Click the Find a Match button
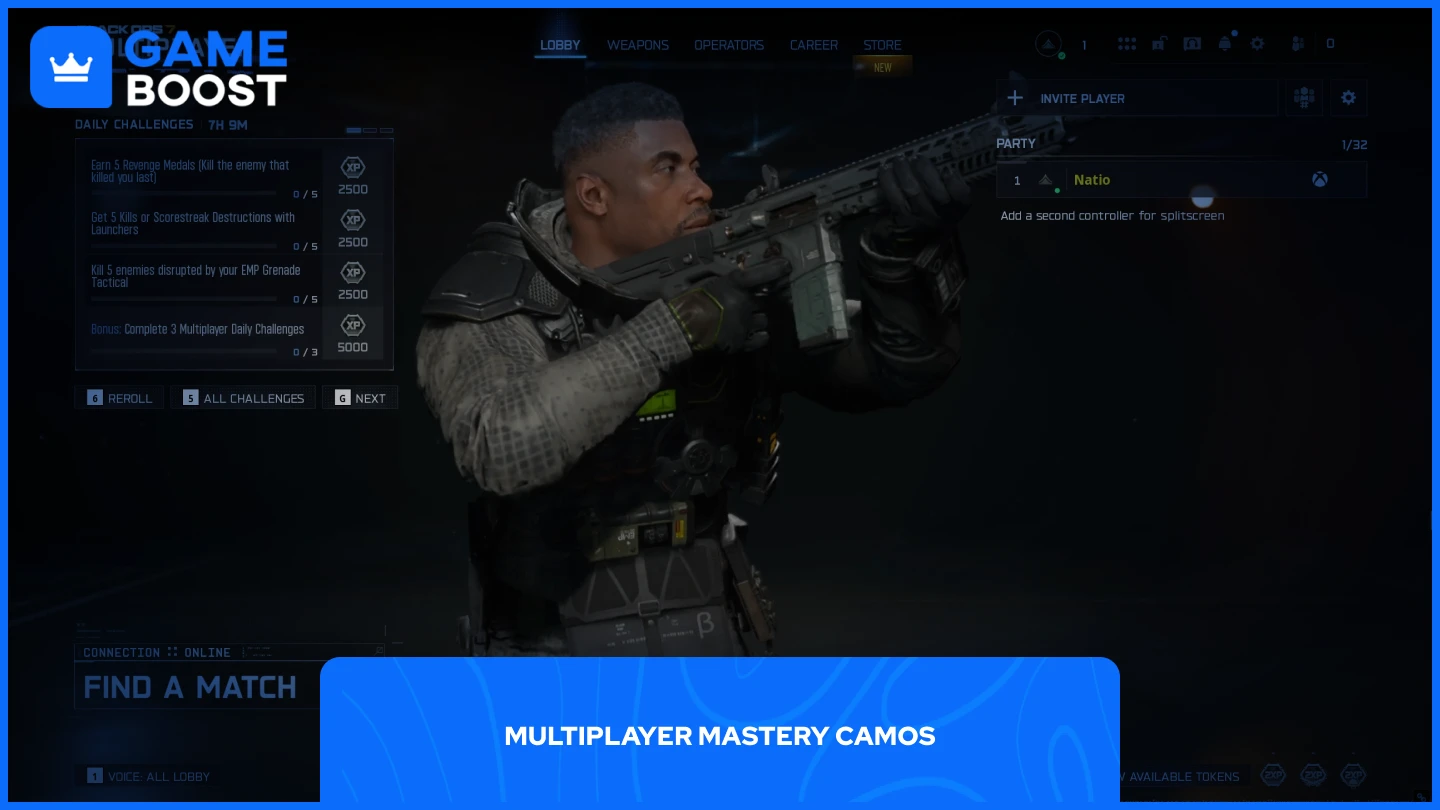1440x810 pixels. [x=190, y=687]
